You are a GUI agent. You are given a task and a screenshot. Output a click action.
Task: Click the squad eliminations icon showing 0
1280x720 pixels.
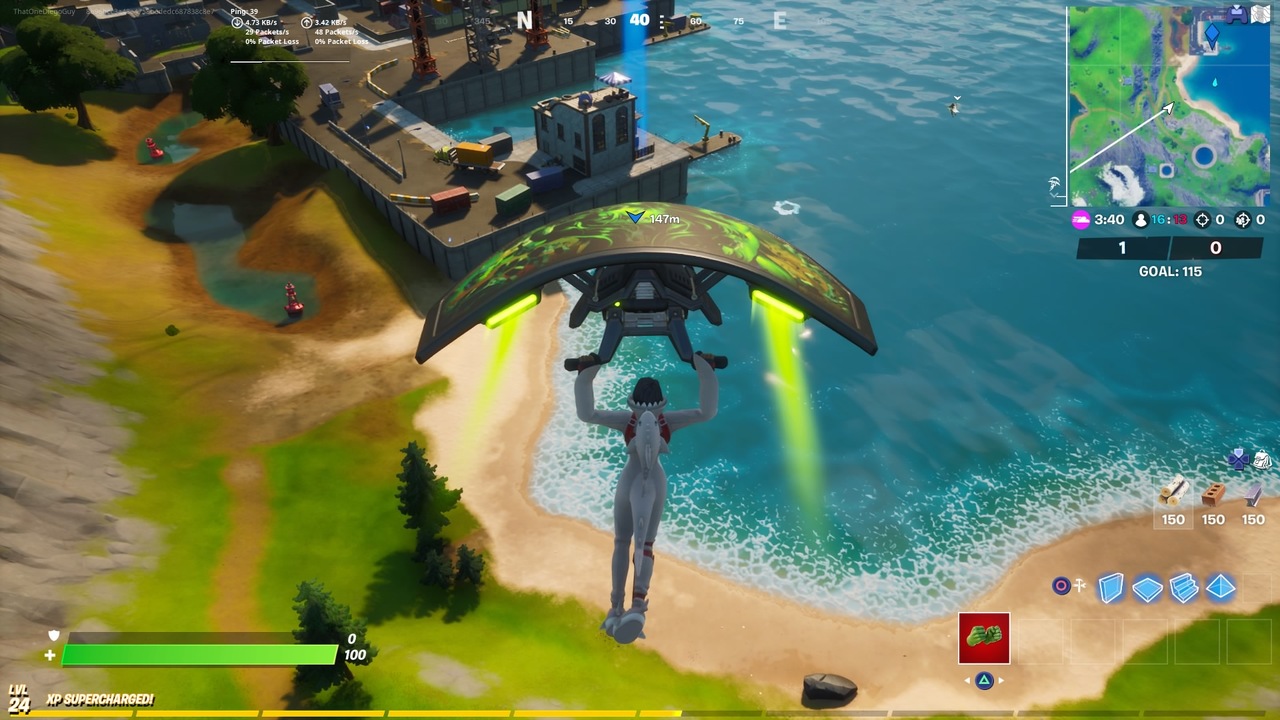1243,219
